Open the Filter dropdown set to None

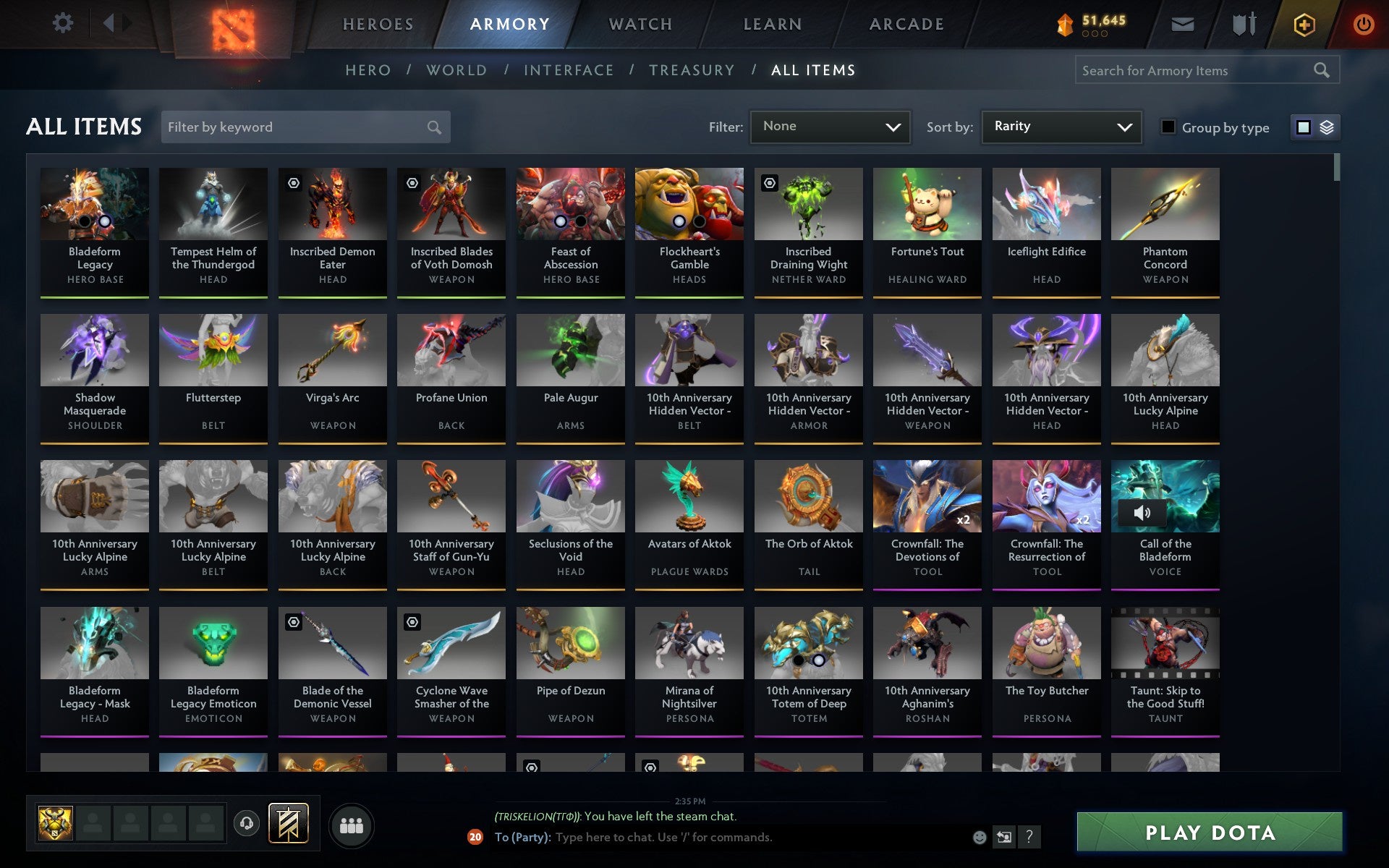point(830,127)
